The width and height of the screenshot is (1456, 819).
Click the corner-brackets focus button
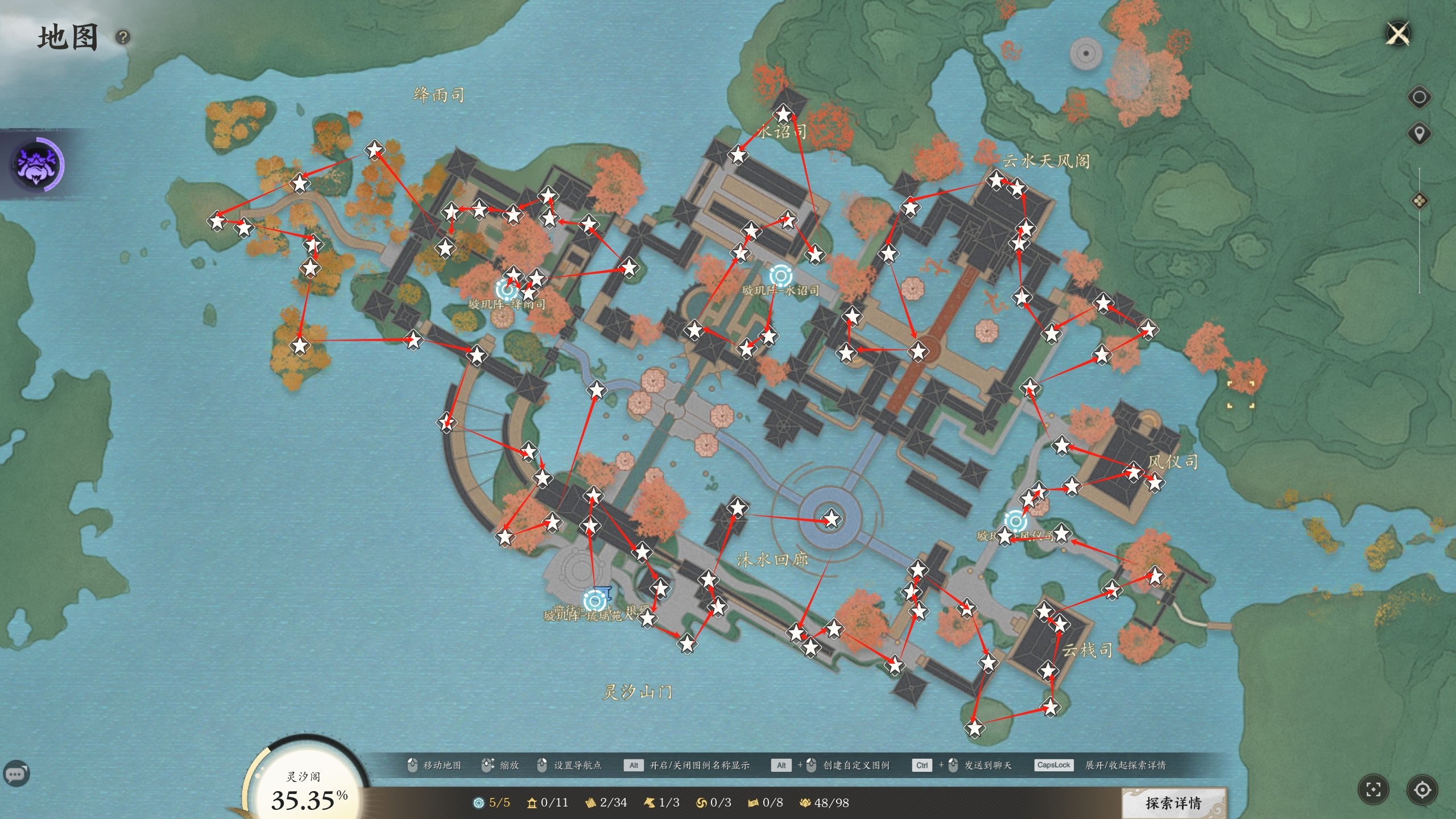[1374, 789]
